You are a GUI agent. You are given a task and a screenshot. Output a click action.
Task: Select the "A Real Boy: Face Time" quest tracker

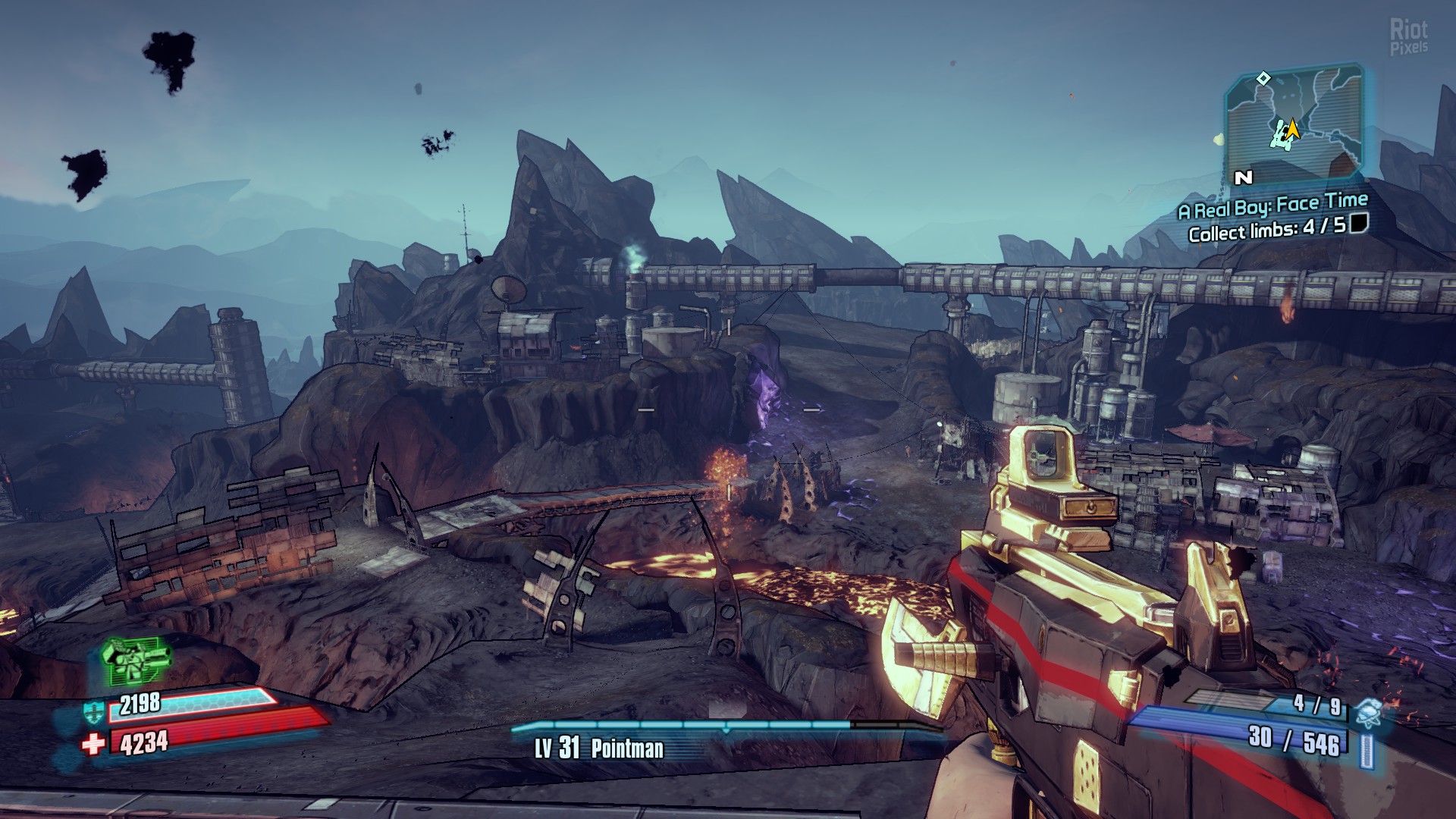1272,205
